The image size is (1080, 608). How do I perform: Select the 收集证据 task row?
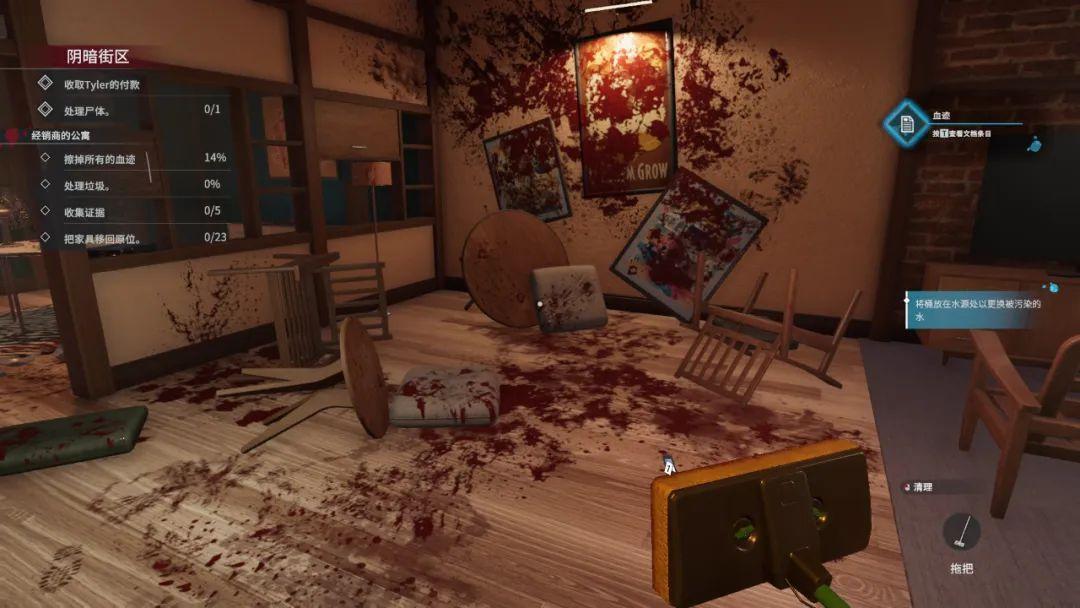[x=84, y=211]
